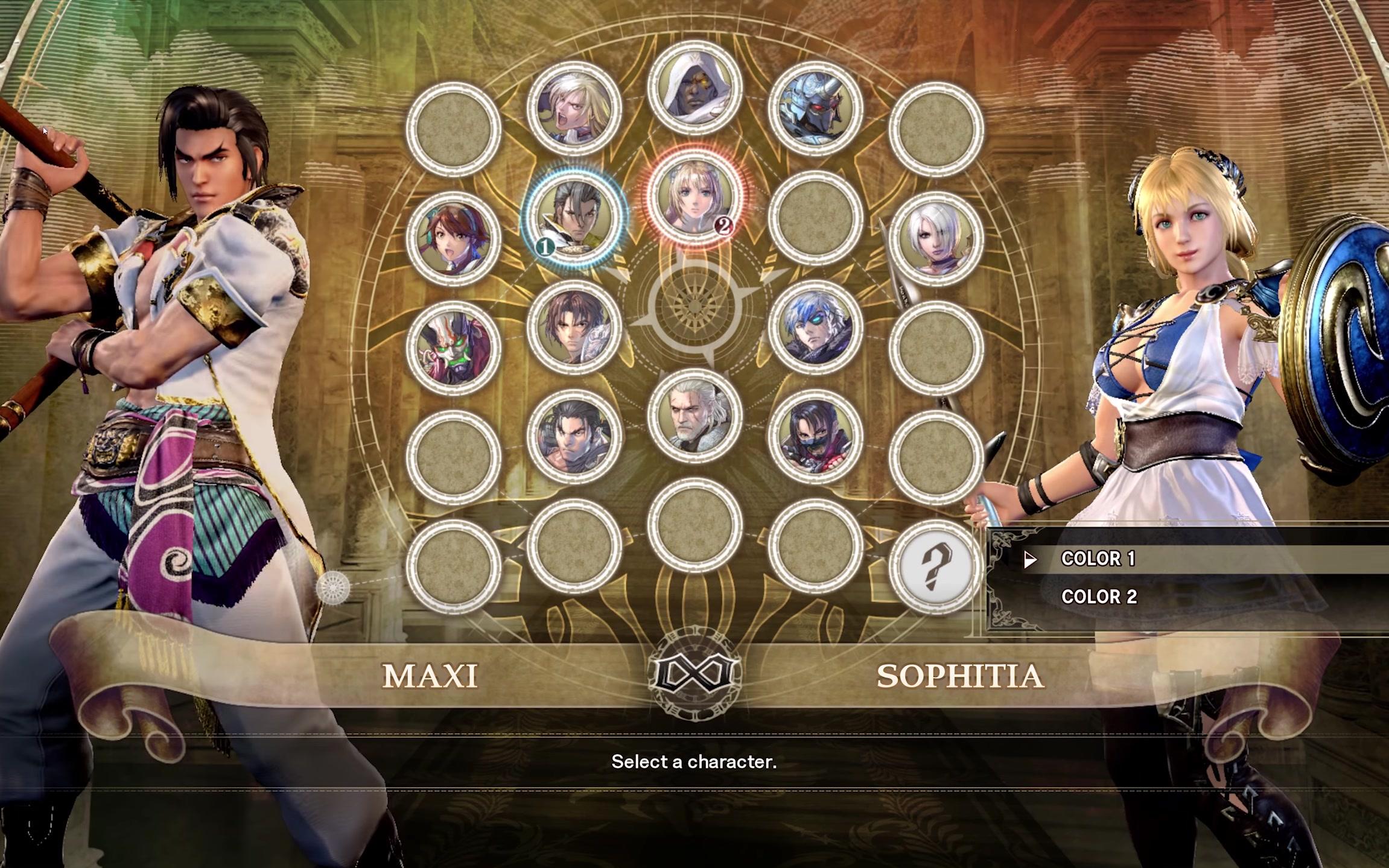1389x868 pixels.
Task: Pick Siegfried, the blonde shouting knight
Action: point(574,109)
